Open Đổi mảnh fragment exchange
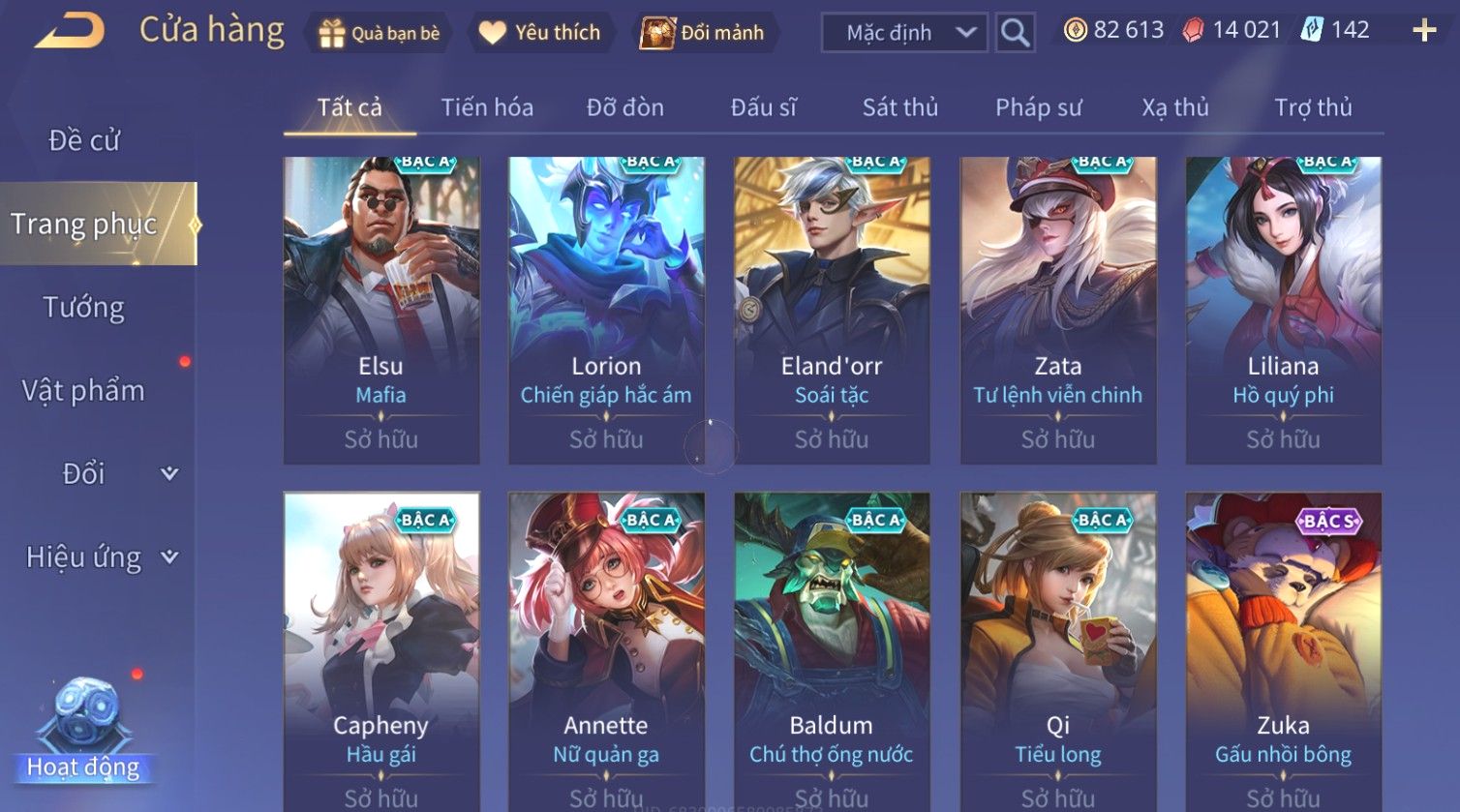This screenshot has width=1460, height=812. pos(702,33)
